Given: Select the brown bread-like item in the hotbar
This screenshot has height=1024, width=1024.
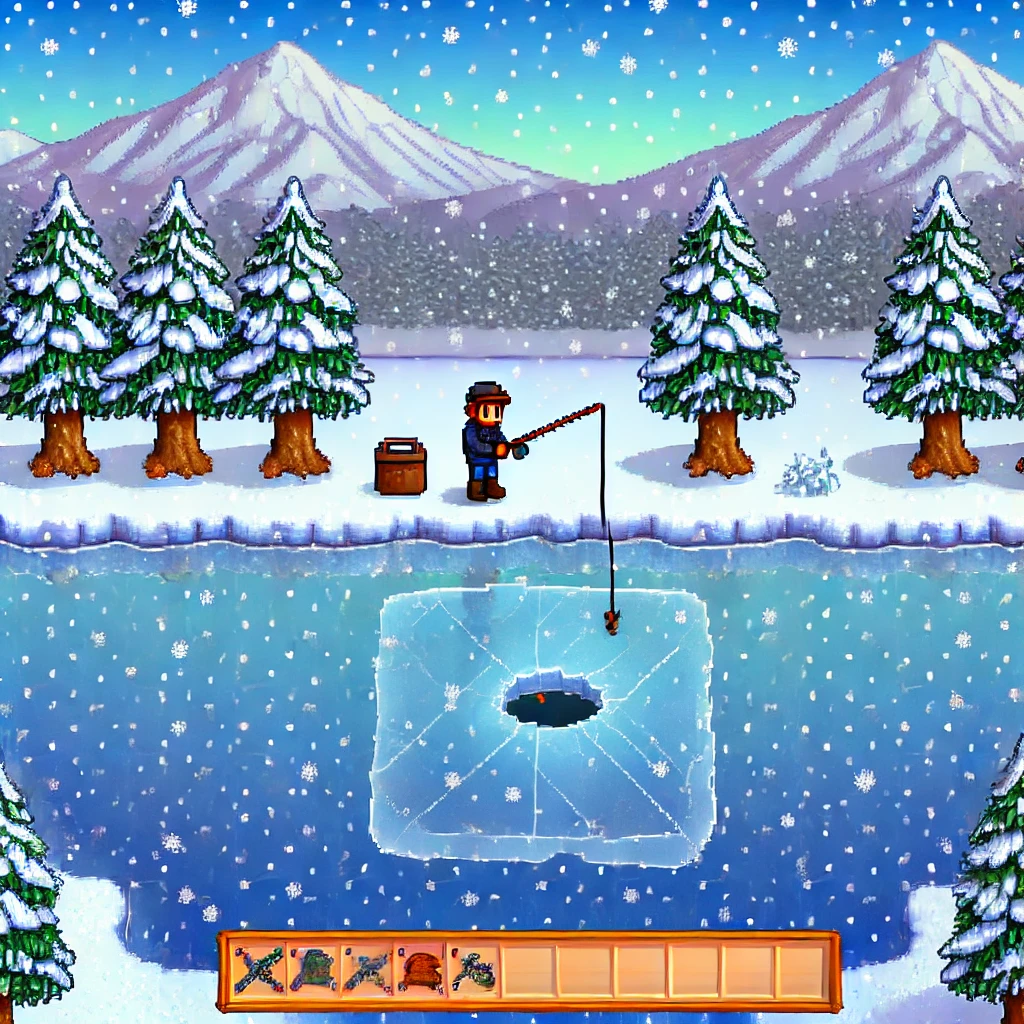Looking at the screenshot, I should [x=420, y=971].
